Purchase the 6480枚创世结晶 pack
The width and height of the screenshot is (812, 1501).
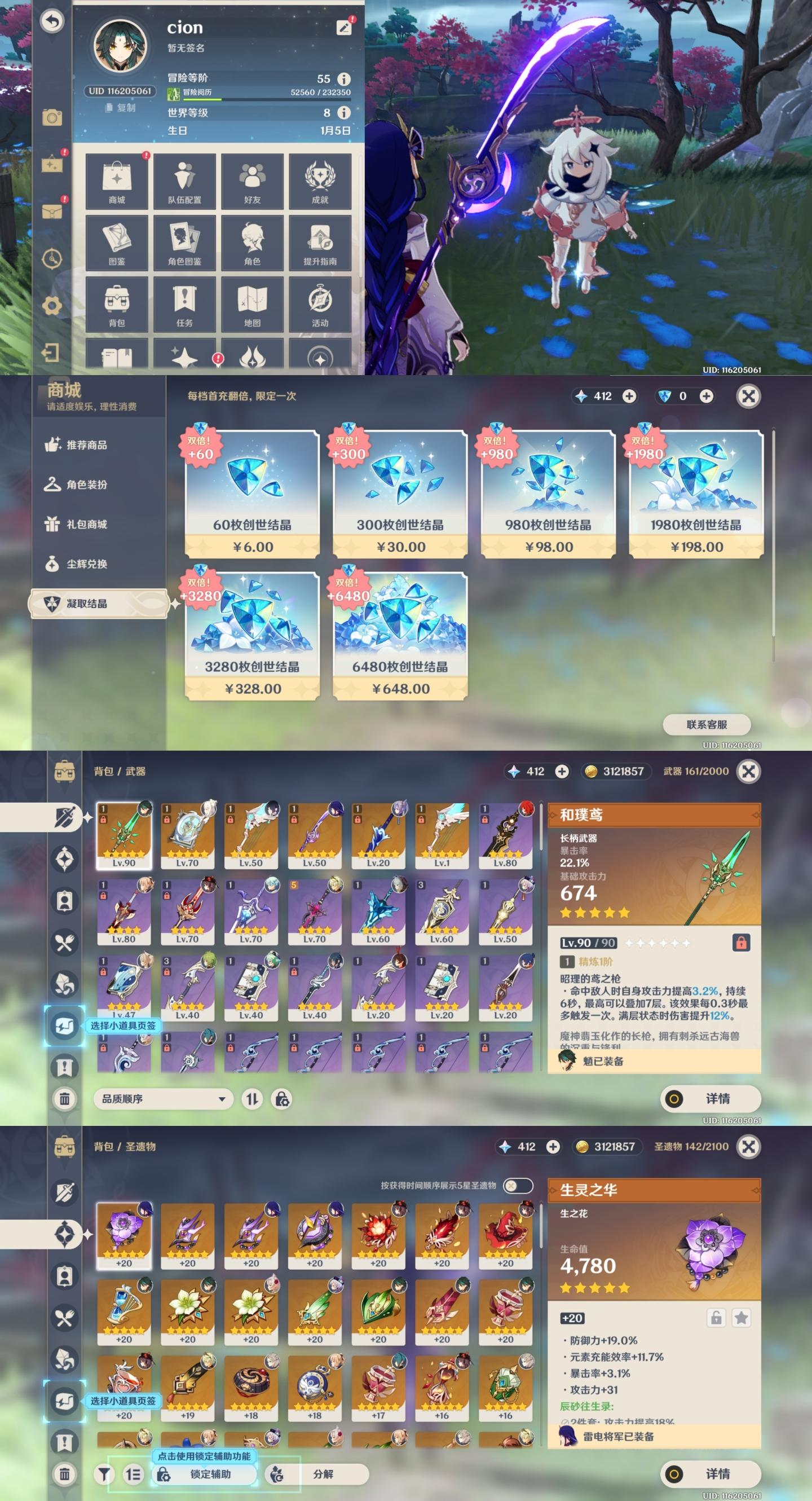coord(400,636)
